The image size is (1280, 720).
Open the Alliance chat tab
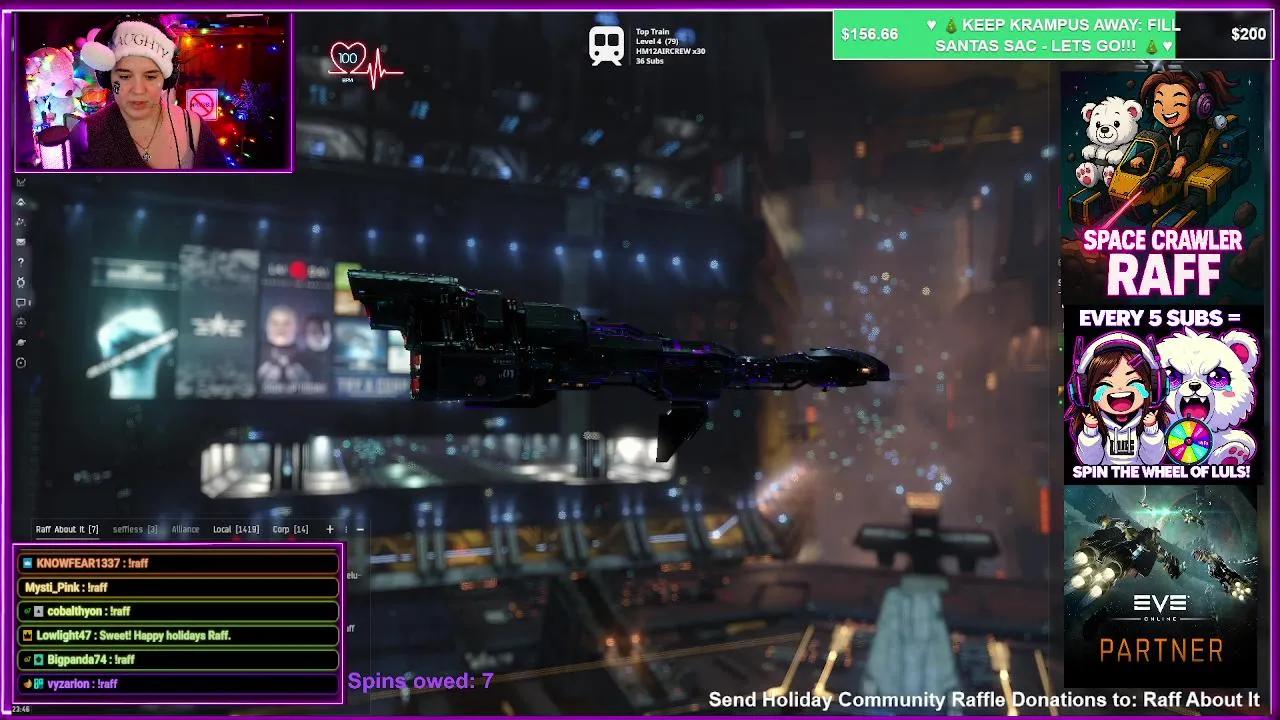coord(185,529)
